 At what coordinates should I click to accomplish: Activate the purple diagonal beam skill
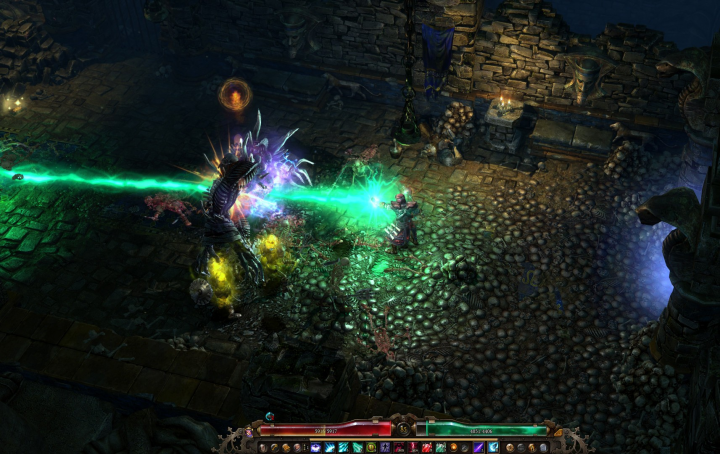pos(479,447)
